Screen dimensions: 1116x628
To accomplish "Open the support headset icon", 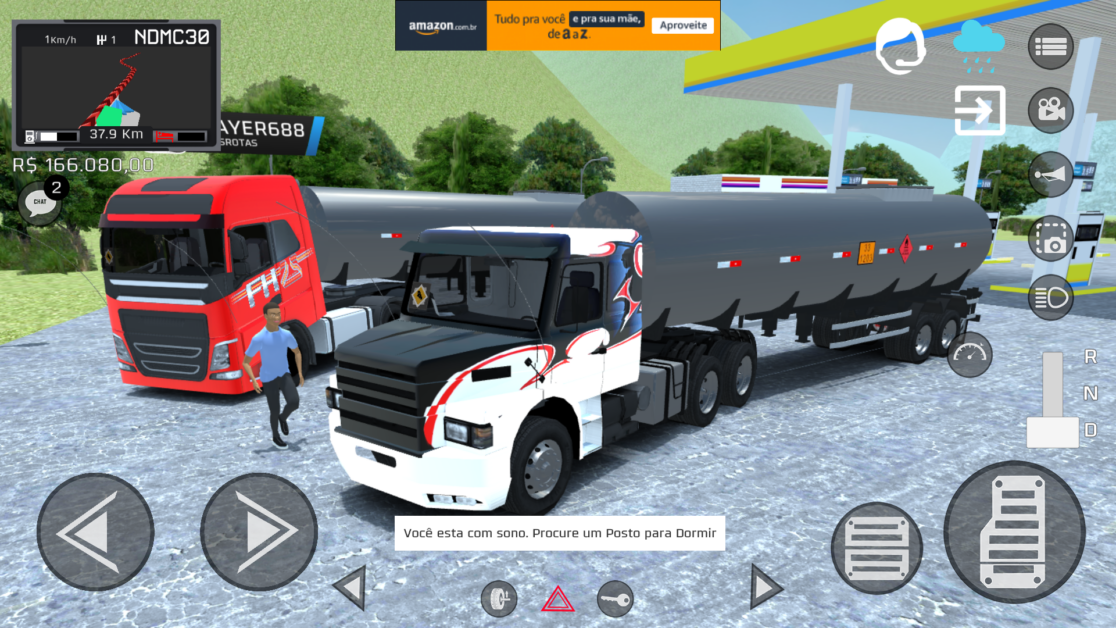I will click(x=900, y=46).
